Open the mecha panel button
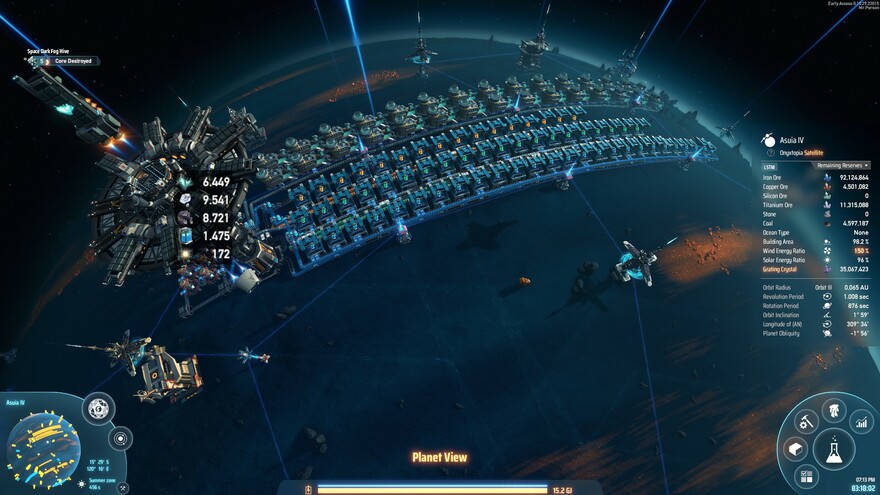The height and width of the screenshot is (495, 880). click(832, 410)
